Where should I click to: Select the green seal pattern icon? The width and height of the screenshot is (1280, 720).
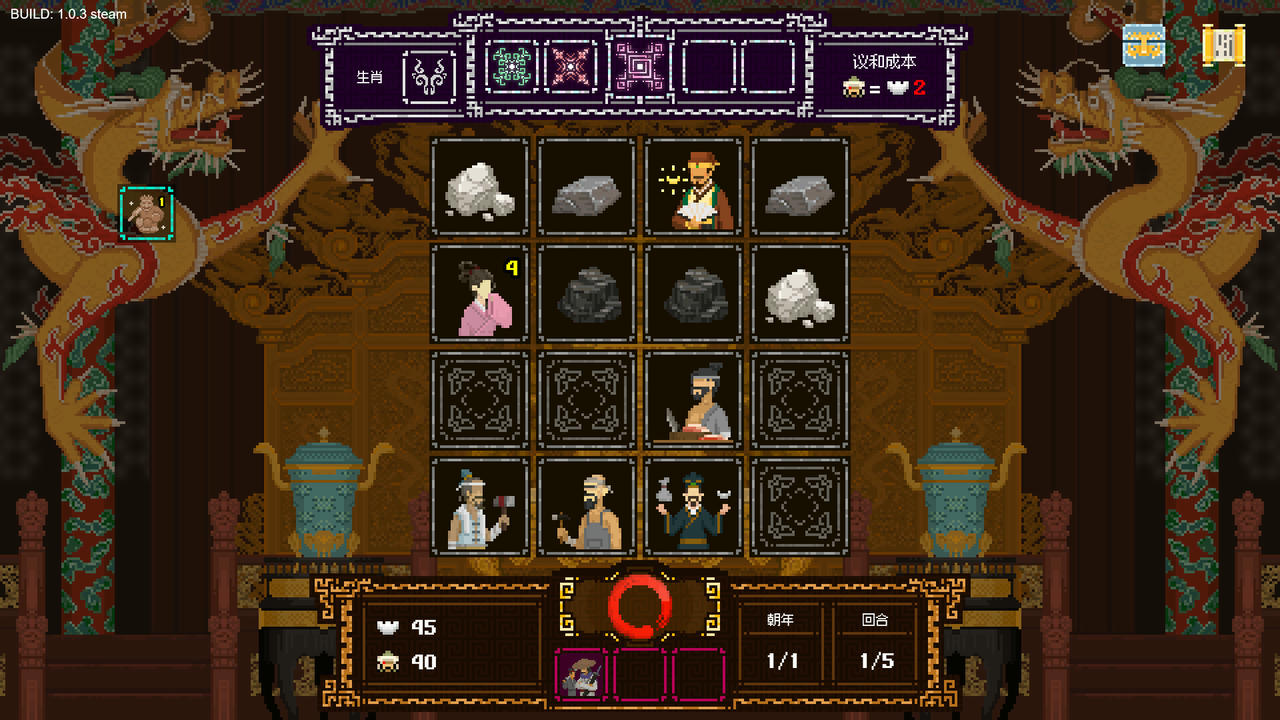(x=511, y=67)
